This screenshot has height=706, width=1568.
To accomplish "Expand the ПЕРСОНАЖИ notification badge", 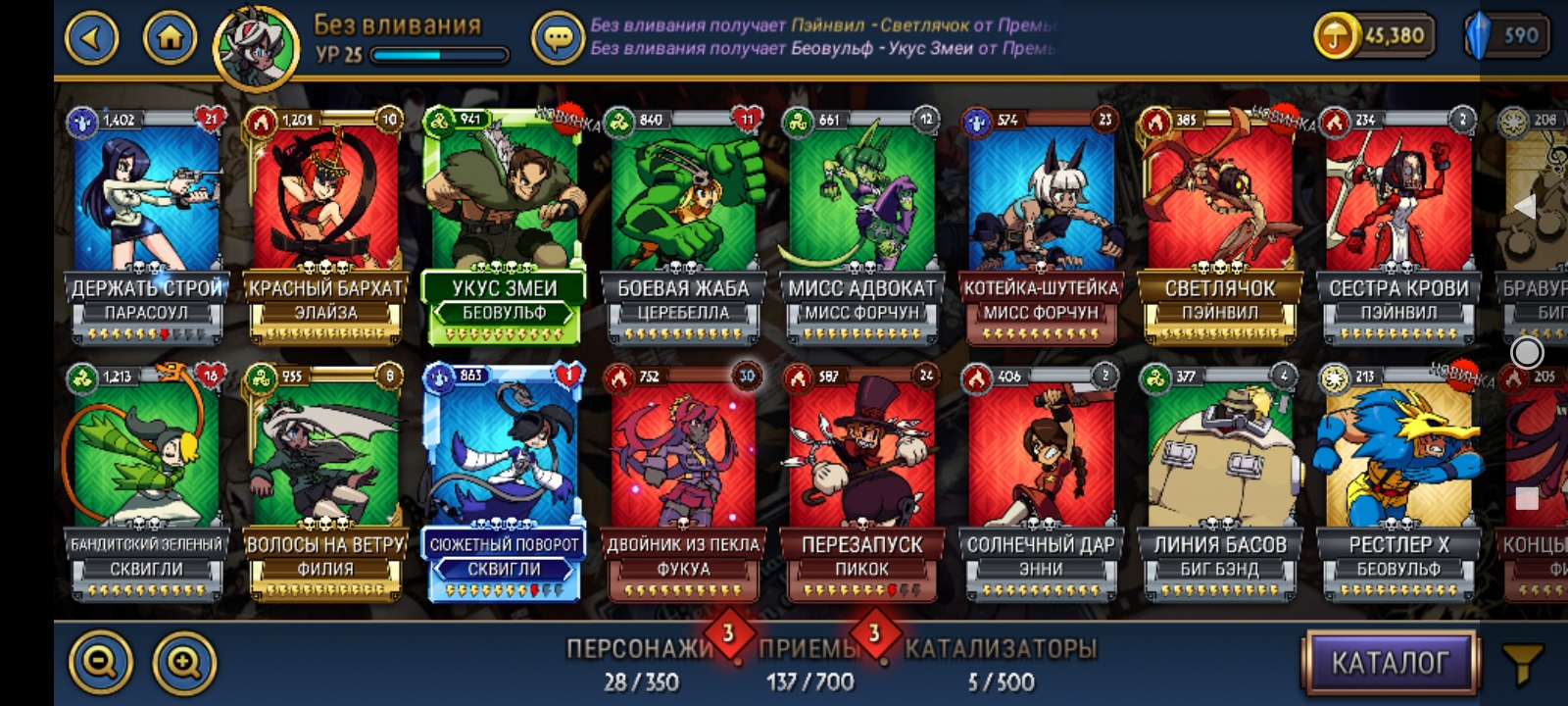I will 725,637.
